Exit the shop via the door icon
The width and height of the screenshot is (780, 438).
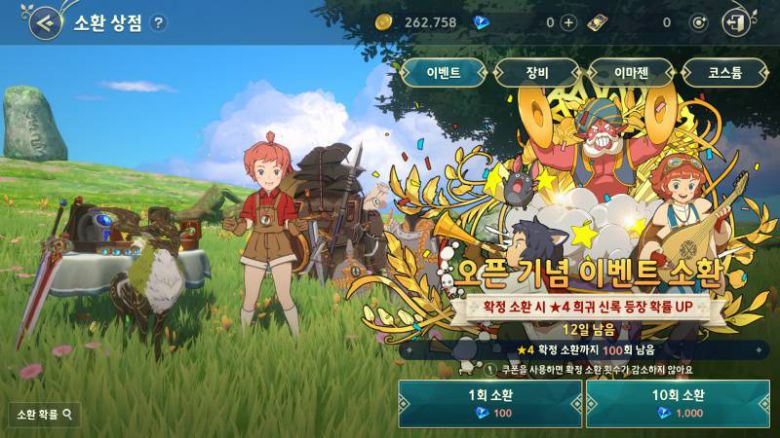(x=737, y=22)
